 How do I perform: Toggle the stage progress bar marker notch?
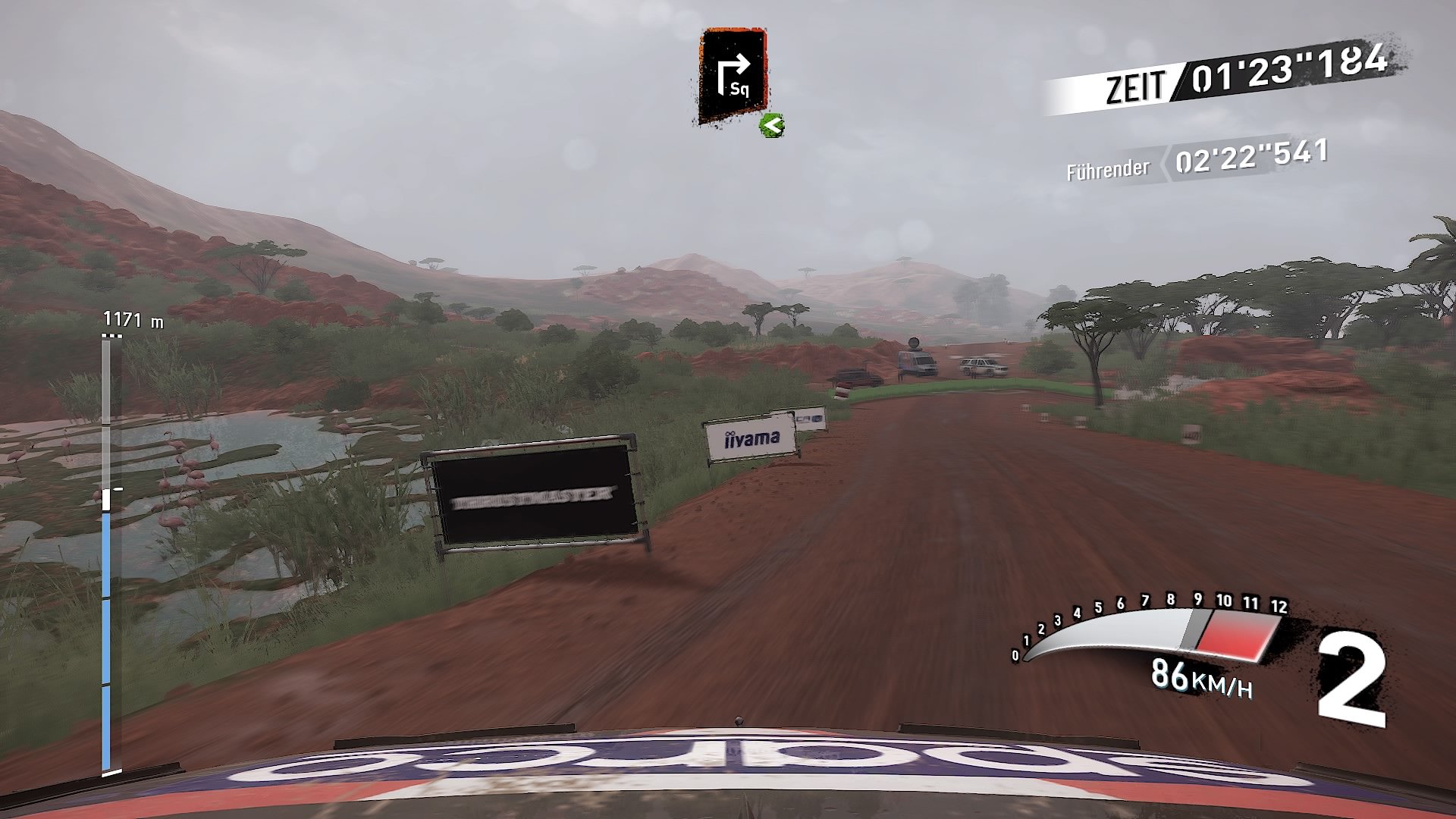pyautogui.click(x=112, y=493)
